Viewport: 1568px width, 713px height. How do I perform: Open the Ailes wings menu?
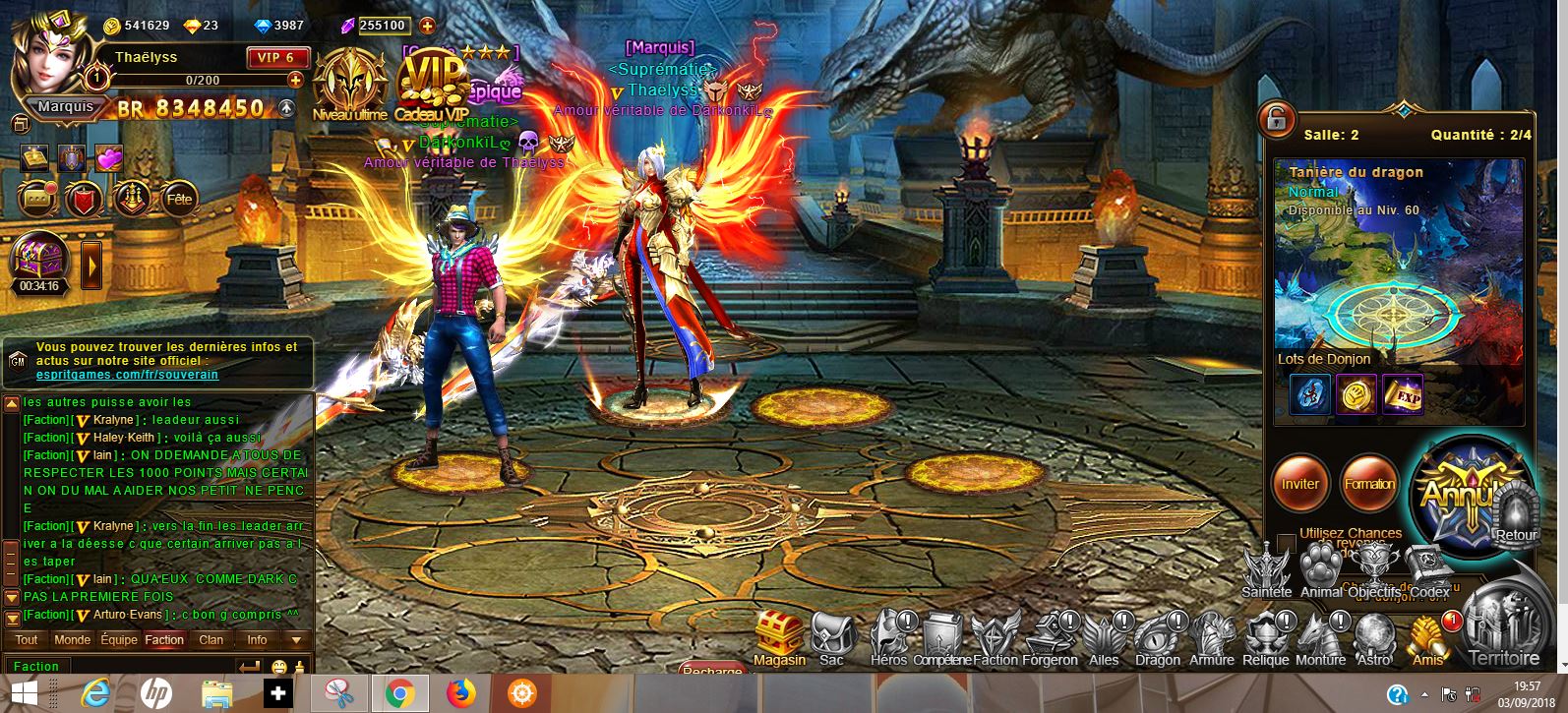tap(1104, 635)
